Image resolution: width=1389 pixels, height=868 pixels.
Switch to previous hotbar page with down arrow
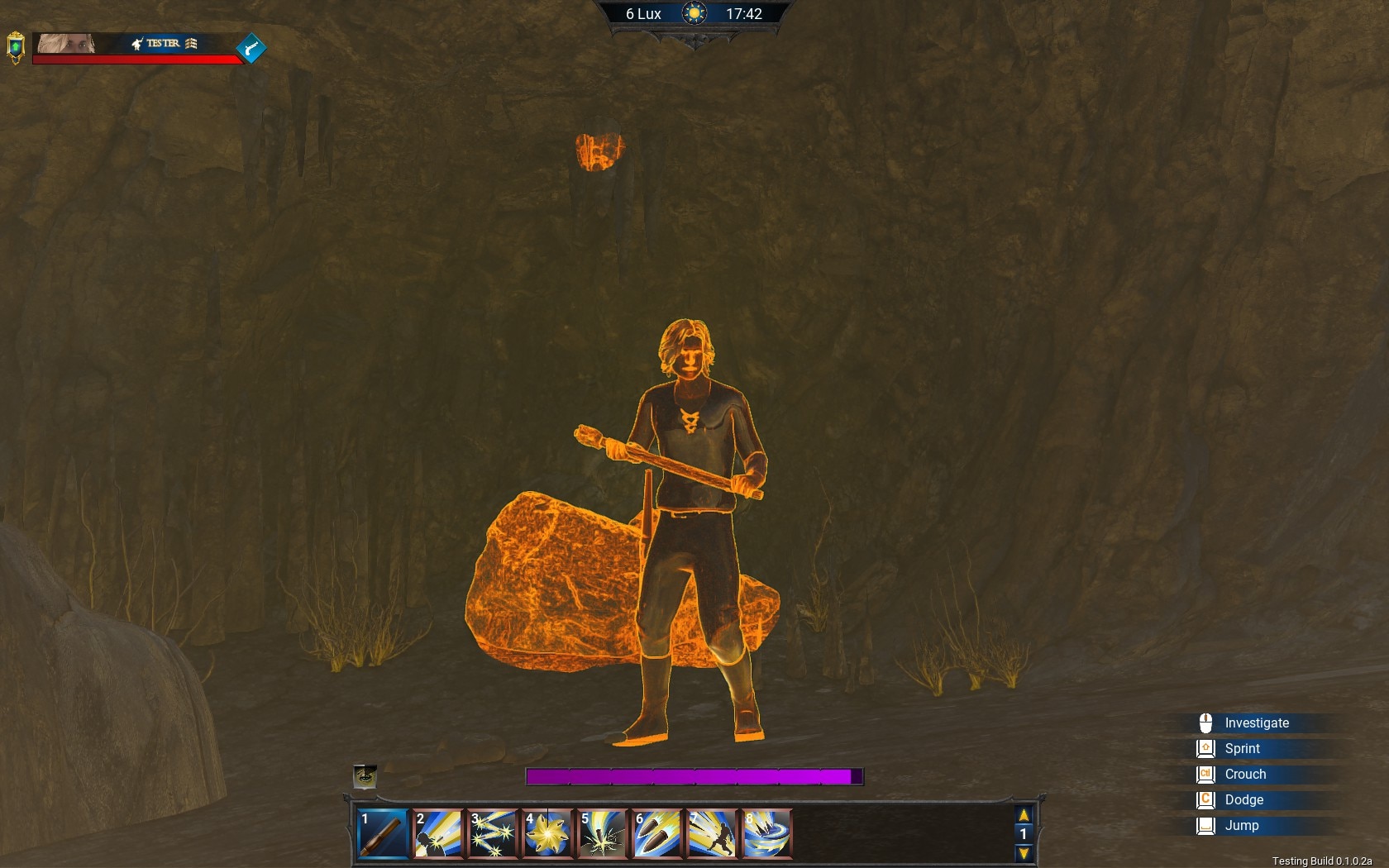pos(1024,853)
